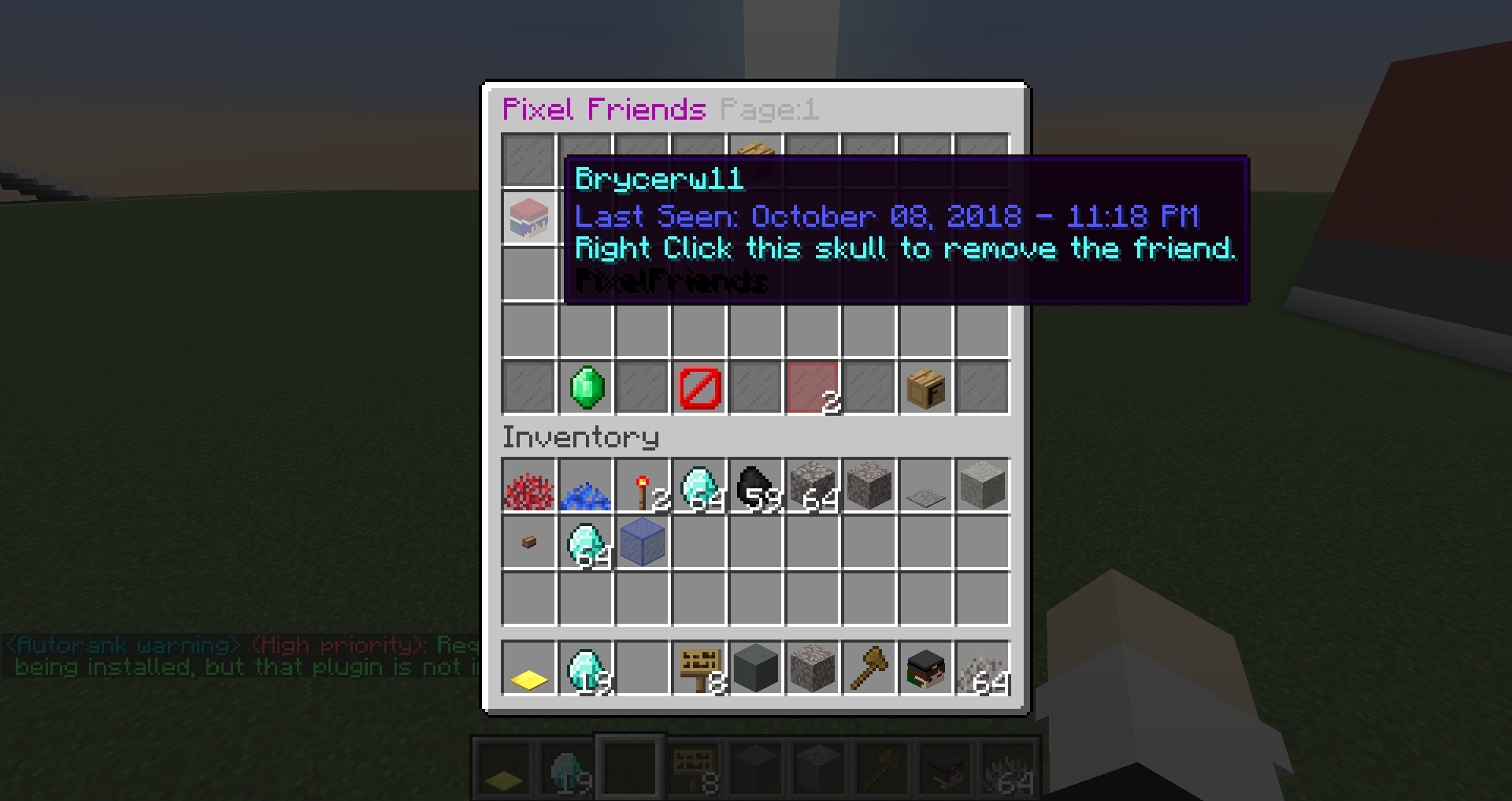Screen dimensions: 1512x801
Task: Click the gravel stack of 64
Action: tap(813, 486)
